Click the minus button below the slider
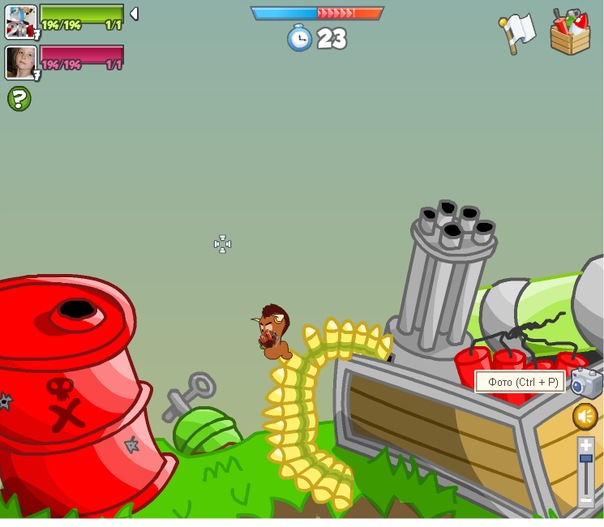Image resolution: width=604 pixels, height=527 pixels. tap(586, 499)
